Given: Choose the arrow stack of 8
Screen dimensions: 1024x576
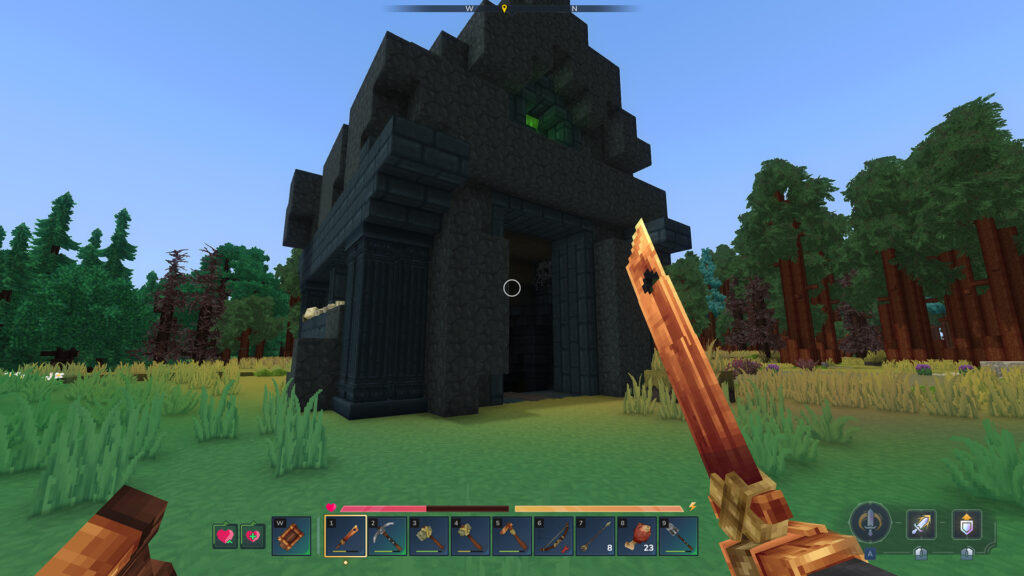Looking at the screenshot, I should point(595,536).
